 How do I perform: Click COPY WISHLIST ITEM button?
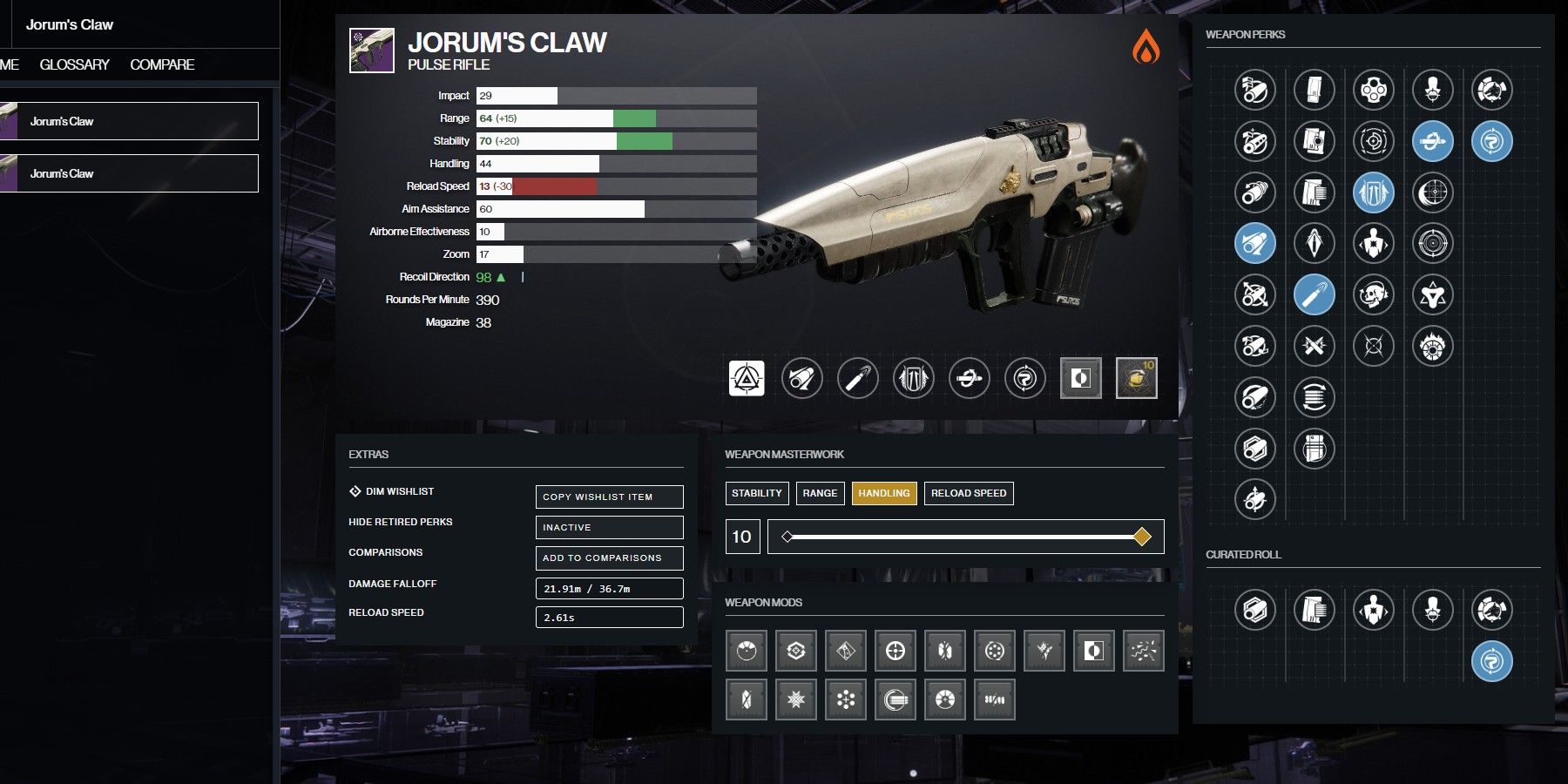[x=609, y=497]
